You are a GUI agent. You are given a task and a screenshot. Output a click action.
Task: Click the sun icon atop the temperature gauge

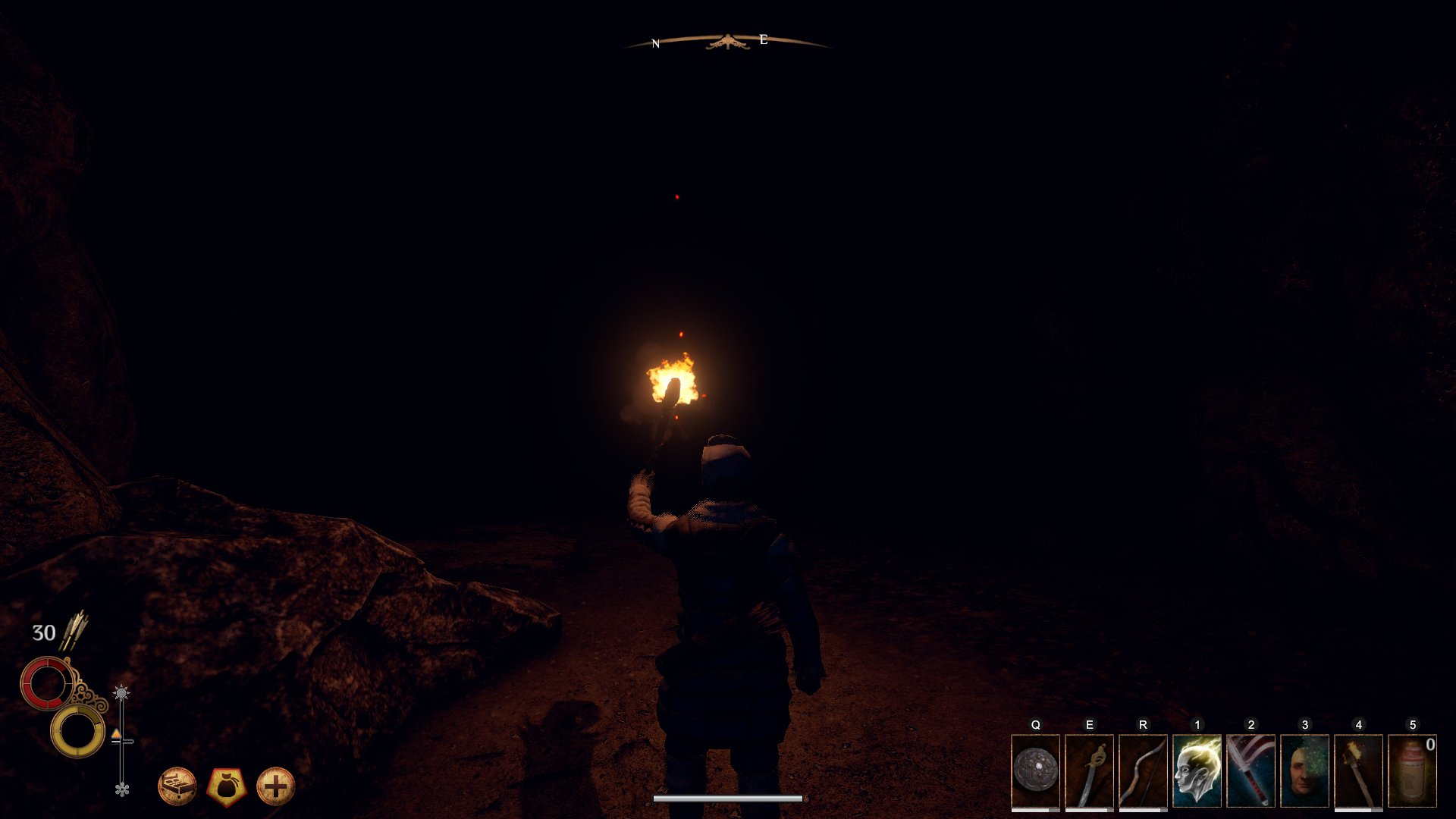point(121,692)
